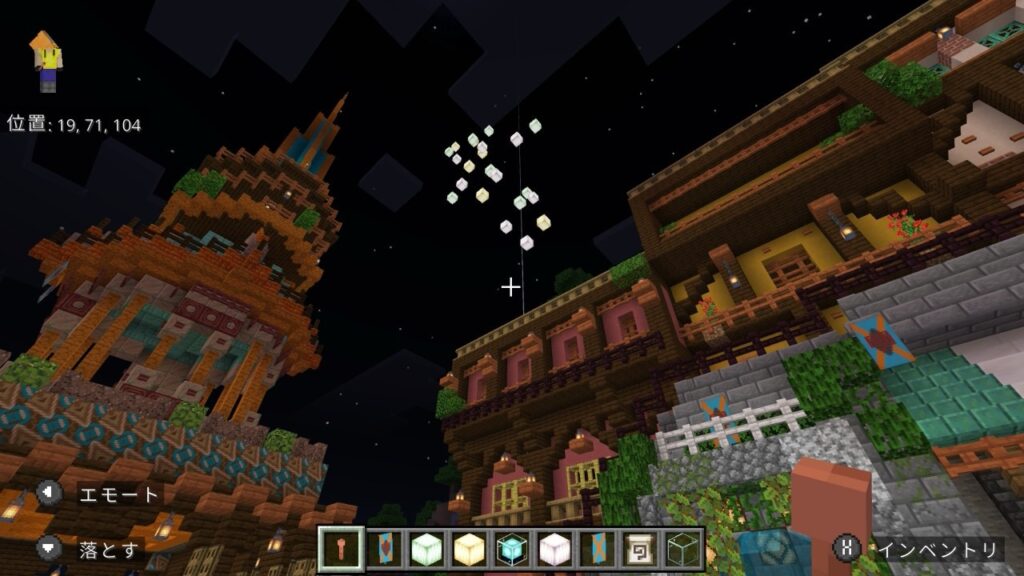1024x576 pixels.
Task: Select the clear glass block slot
Action: pos(682,548)
